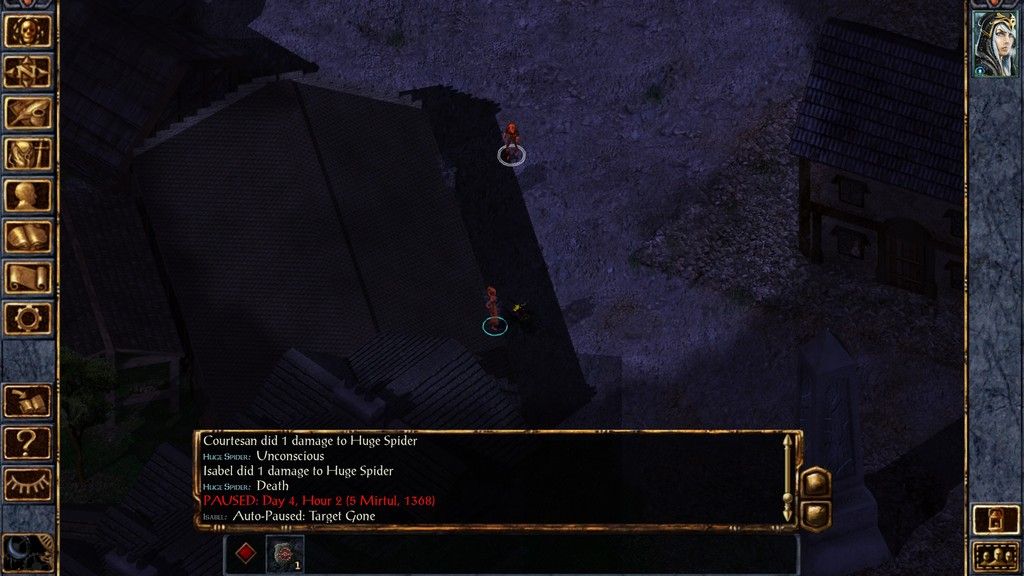Activate the red diamond action button
Viewport: 1024px width, 576px height.
click(244, 553)
